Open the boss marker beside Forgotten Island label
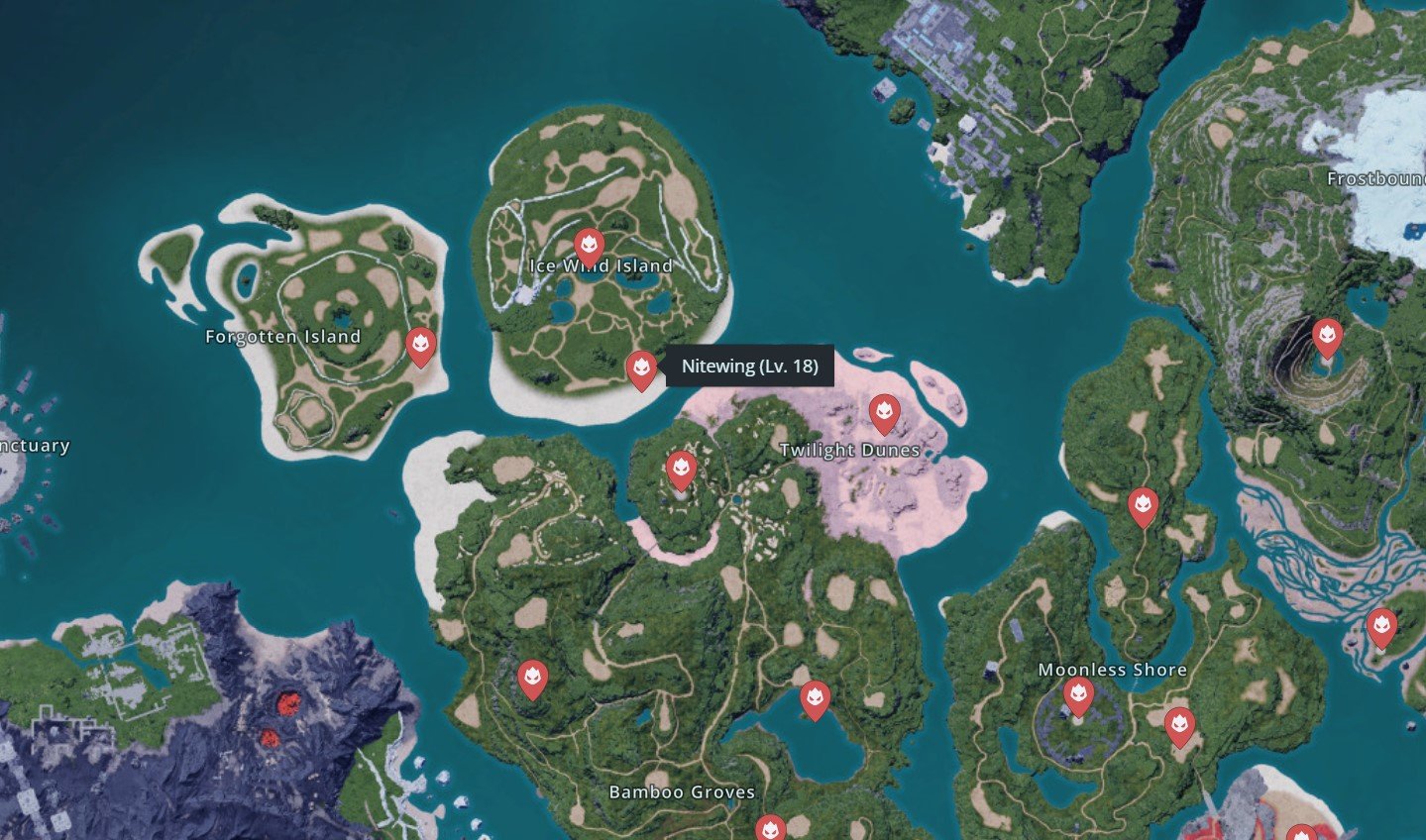The height and width of the screenshot is (840, 1426). pyautogui.click(x=421, y=346)
